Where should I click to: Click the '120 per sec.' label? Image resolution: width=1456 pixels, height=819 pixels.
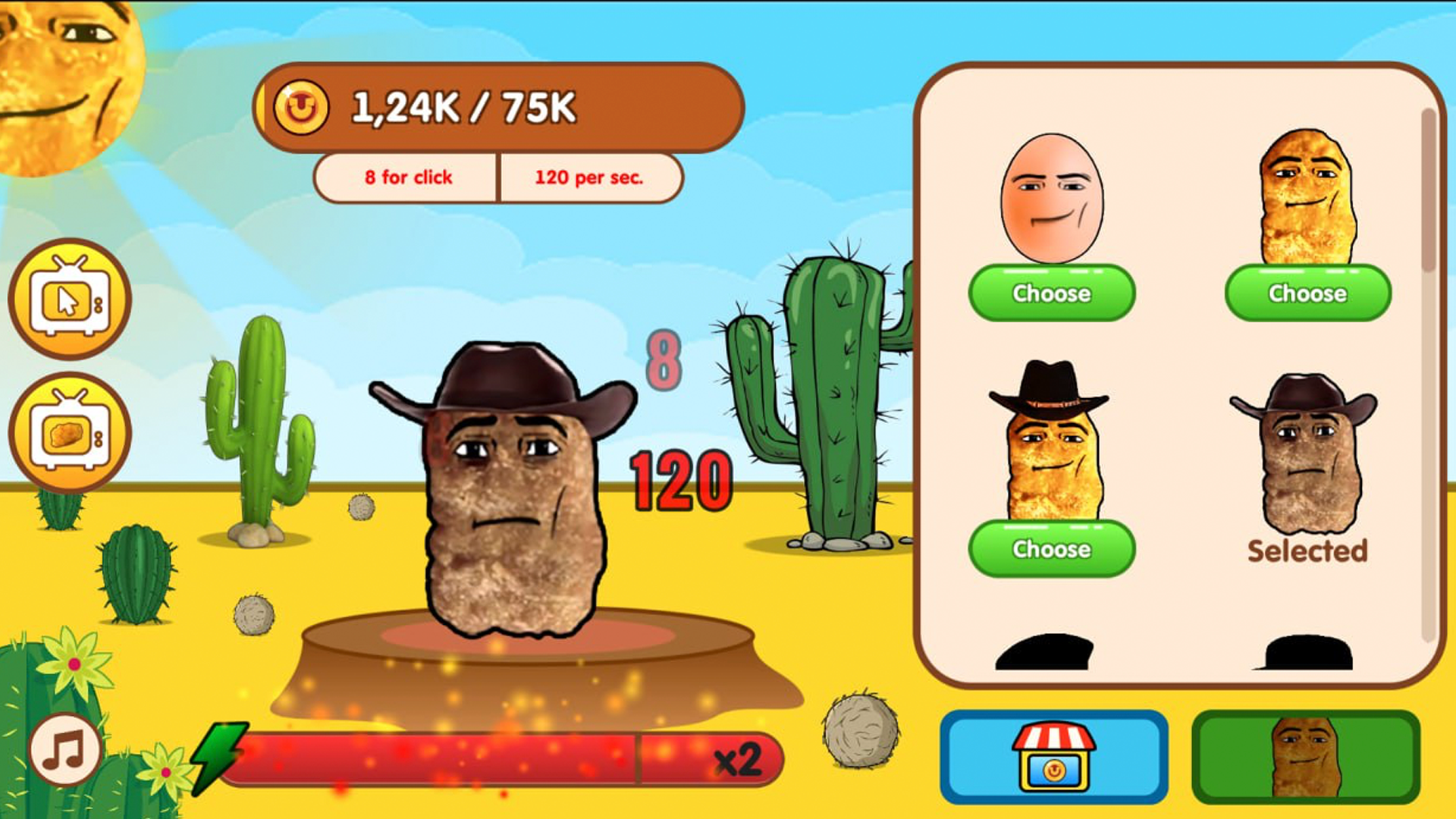(590, 177)
